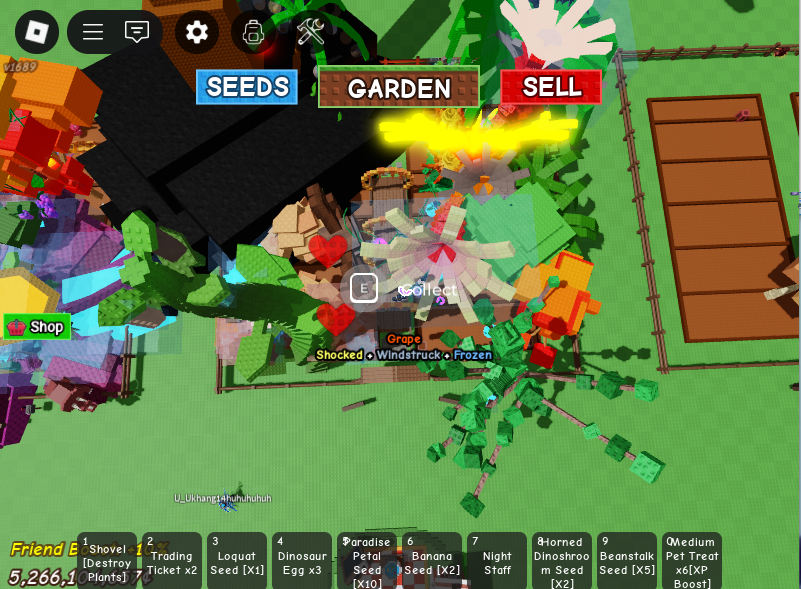Select the Shovel hotbar slot
This screenshot has height=589, width=801.
click(x=107, y=561)
